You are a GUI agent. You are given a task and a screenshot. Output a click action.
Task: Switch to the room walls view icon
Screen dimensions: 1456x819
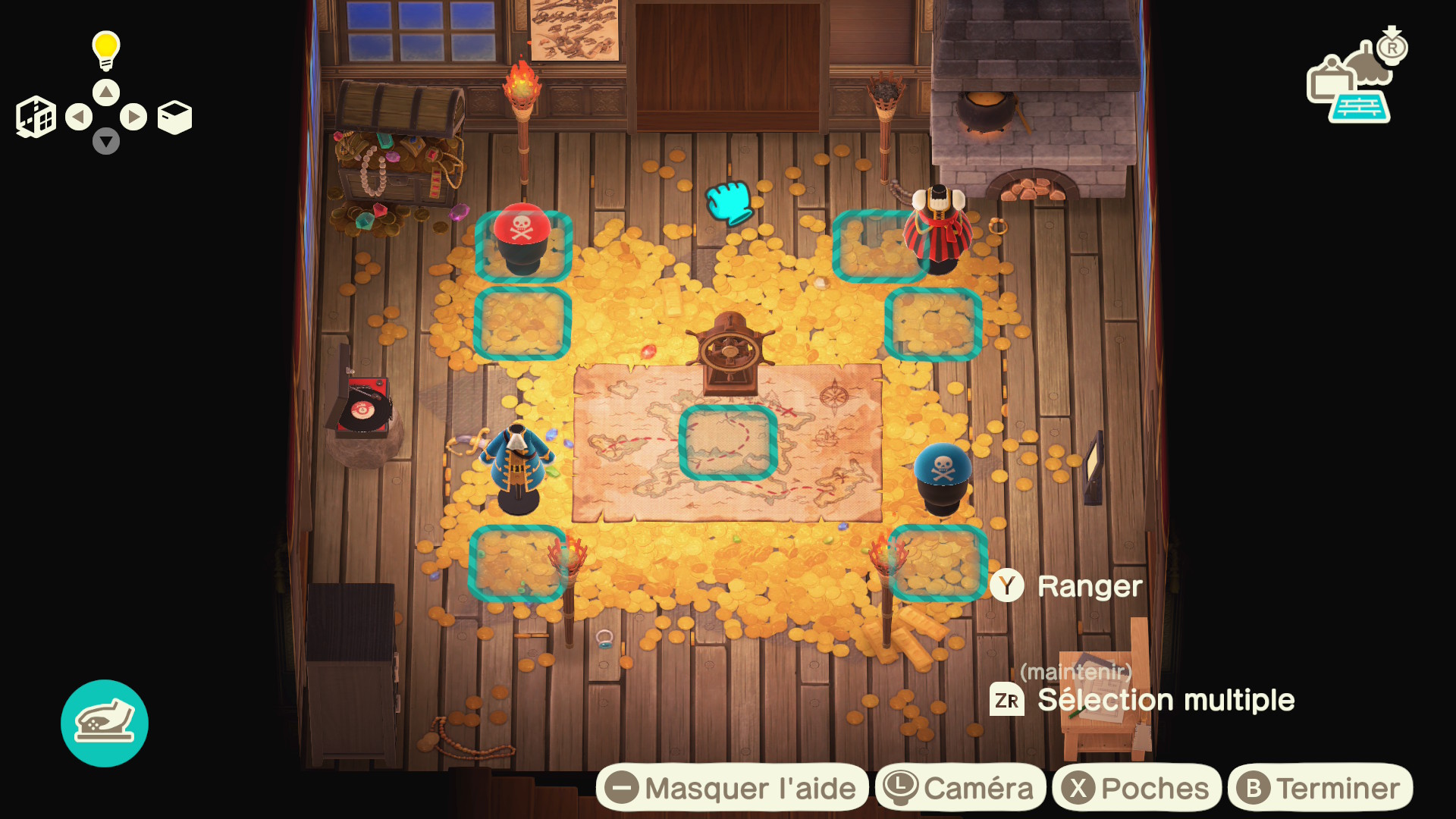[x=36, y=117]
